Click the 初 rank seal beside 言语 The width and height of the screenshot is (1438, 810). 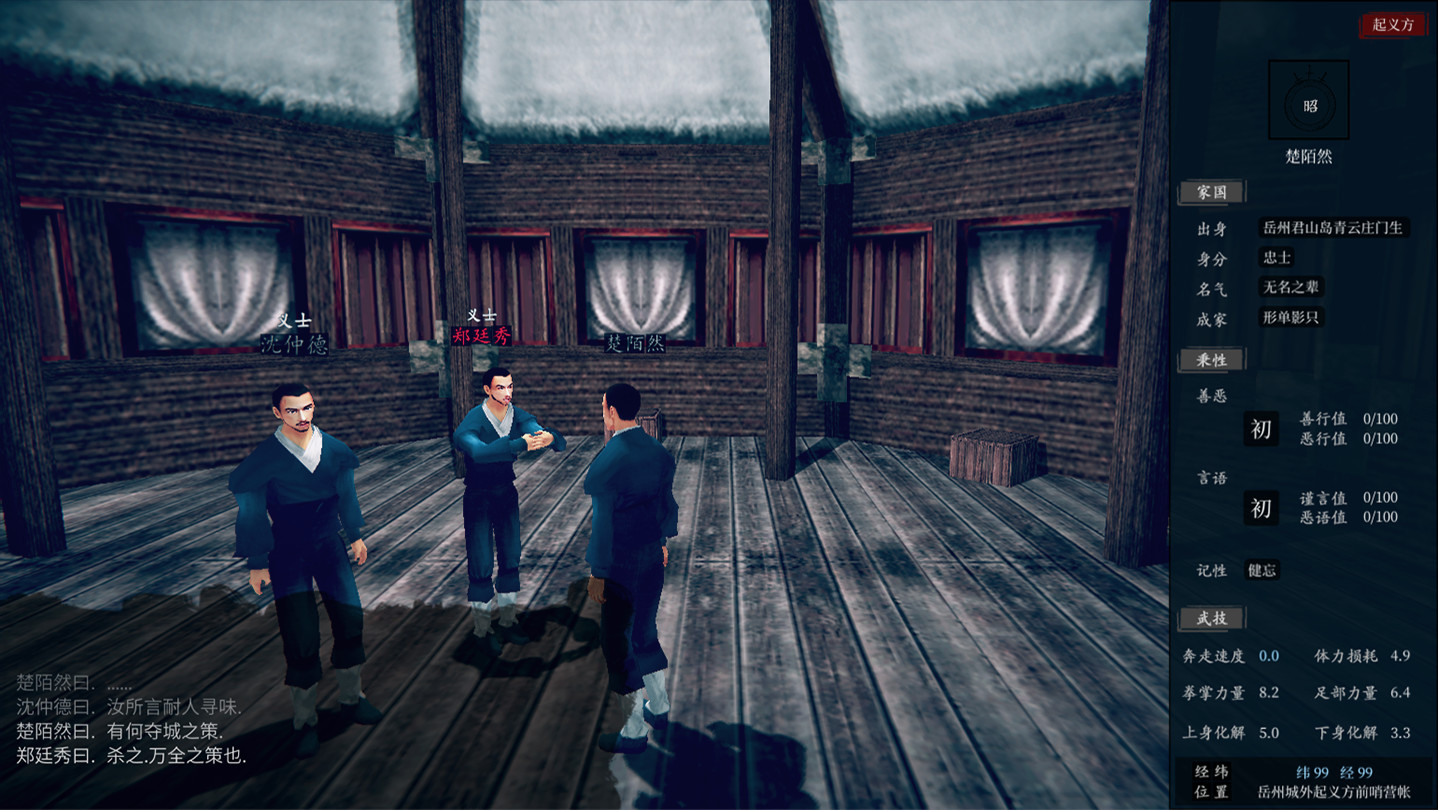click(x=1259, y=509)
